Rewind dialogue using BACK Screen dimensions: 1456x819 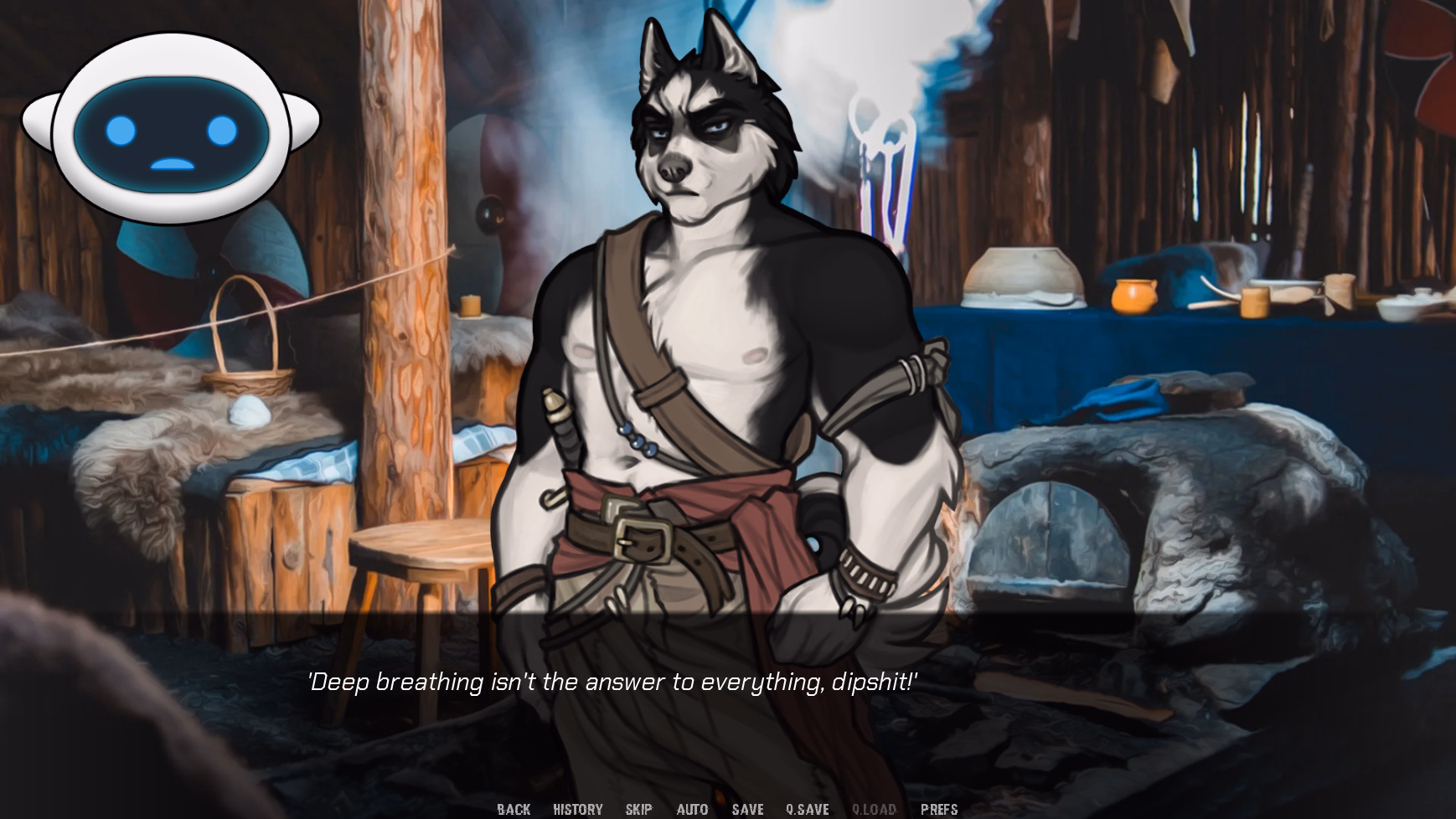pos(515,809)
